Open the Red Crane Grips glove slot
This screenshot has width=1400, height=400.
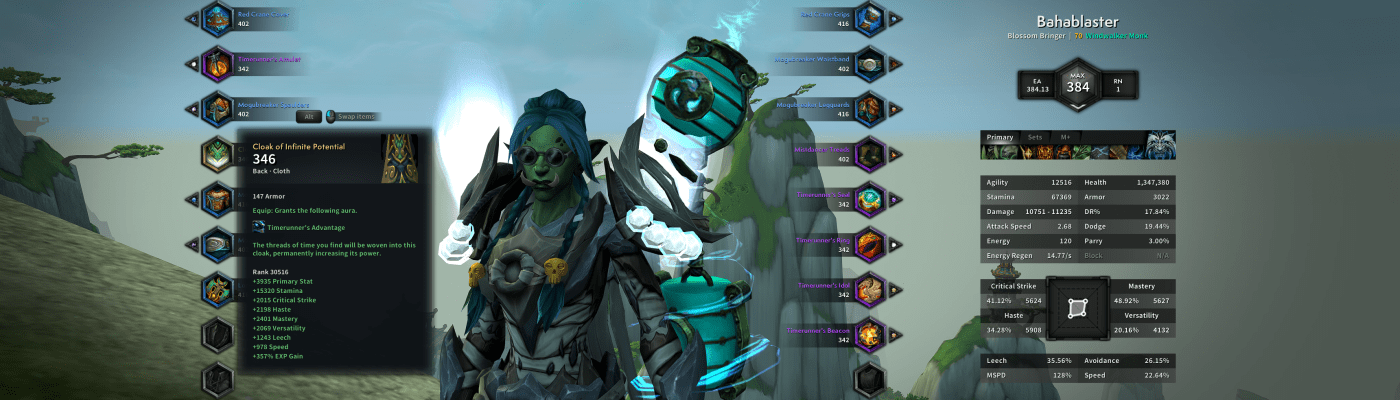[870, 18]
